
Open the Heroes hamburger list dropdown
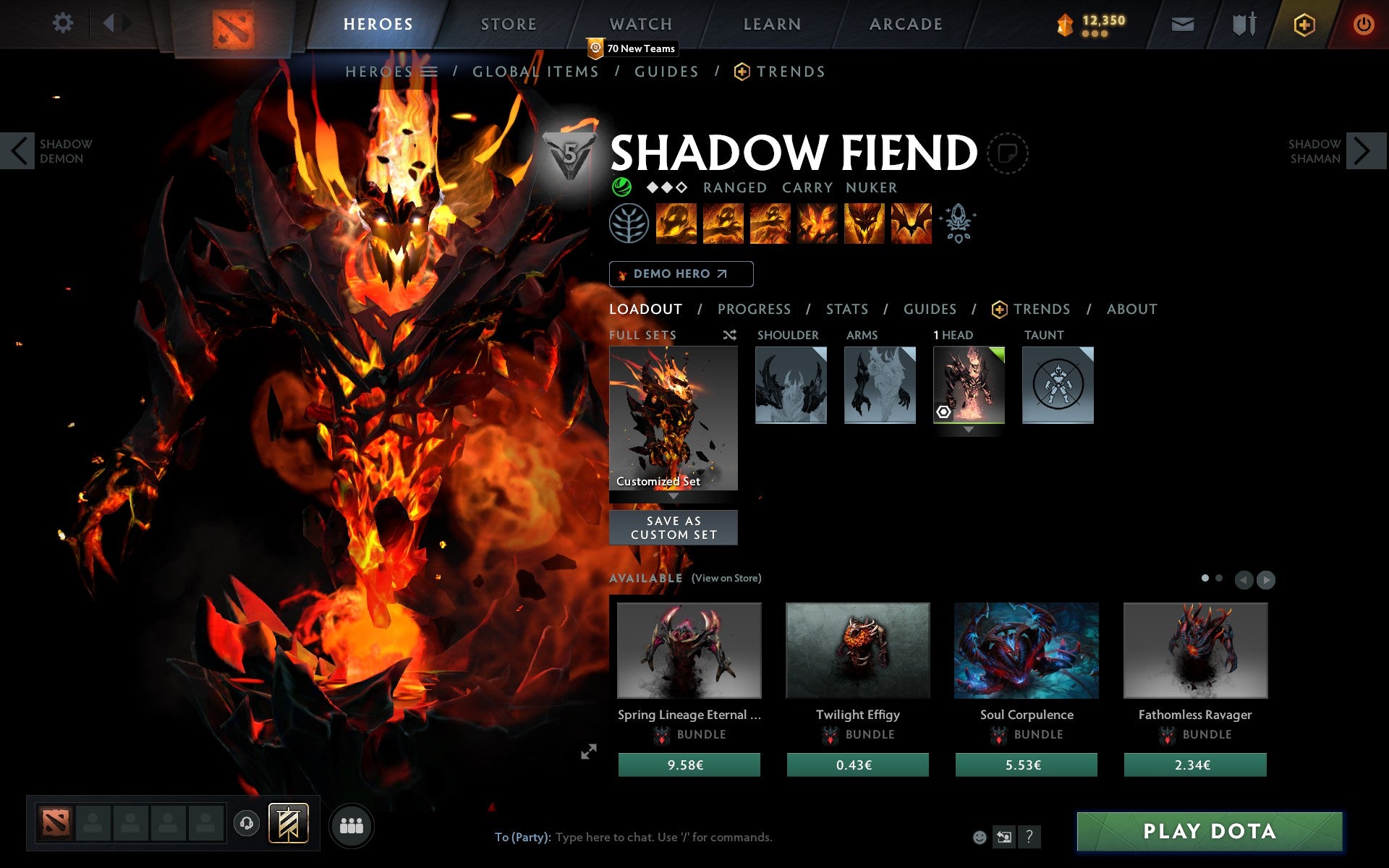(430, 72)
